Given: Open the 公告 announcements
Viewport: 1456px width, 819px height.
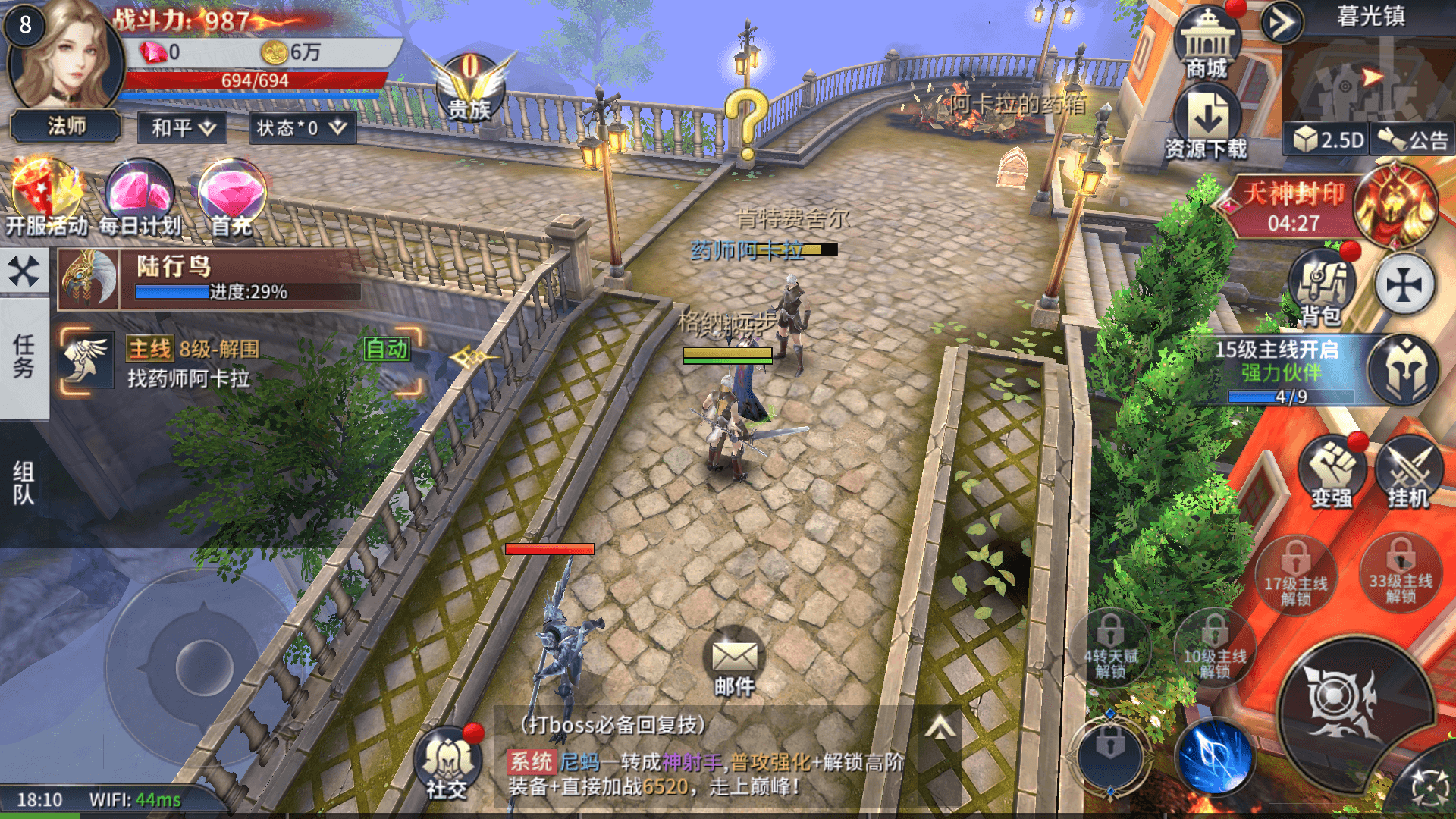Looking at the screenshot, I should [1413, 140].
